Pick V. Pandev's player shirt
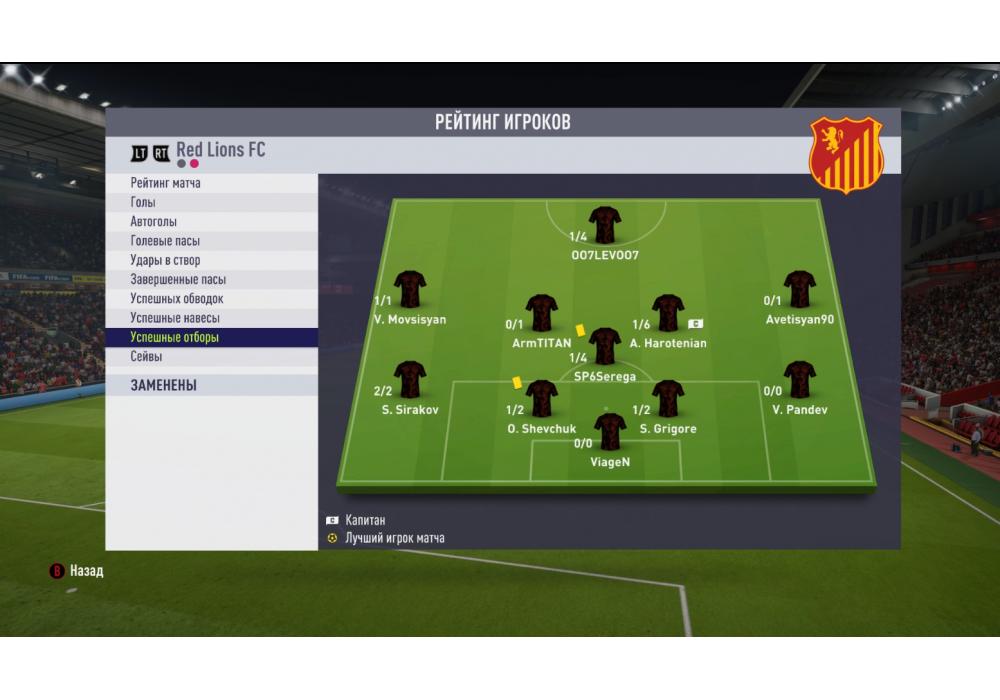Screen dimensions: 1000x700 [x=800, y=380]
